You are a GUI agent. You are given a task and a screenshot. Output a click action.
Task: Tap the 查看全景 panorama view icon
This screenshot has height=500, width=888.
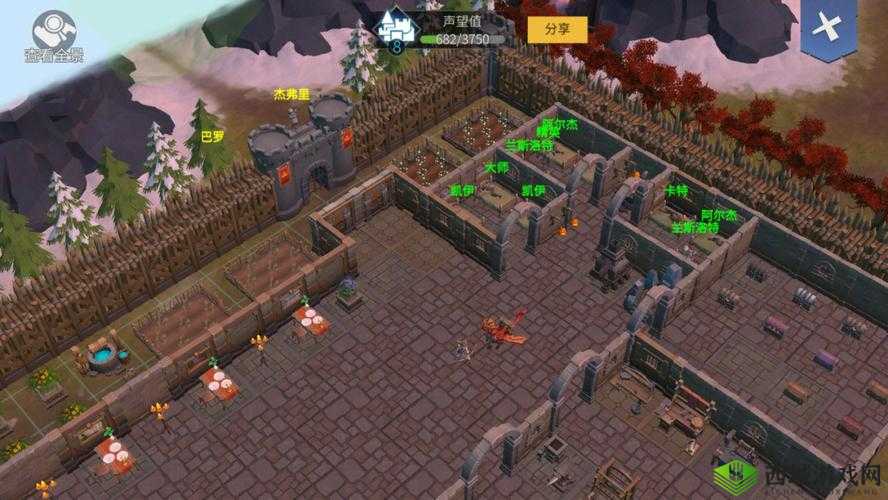click(54, 34)
